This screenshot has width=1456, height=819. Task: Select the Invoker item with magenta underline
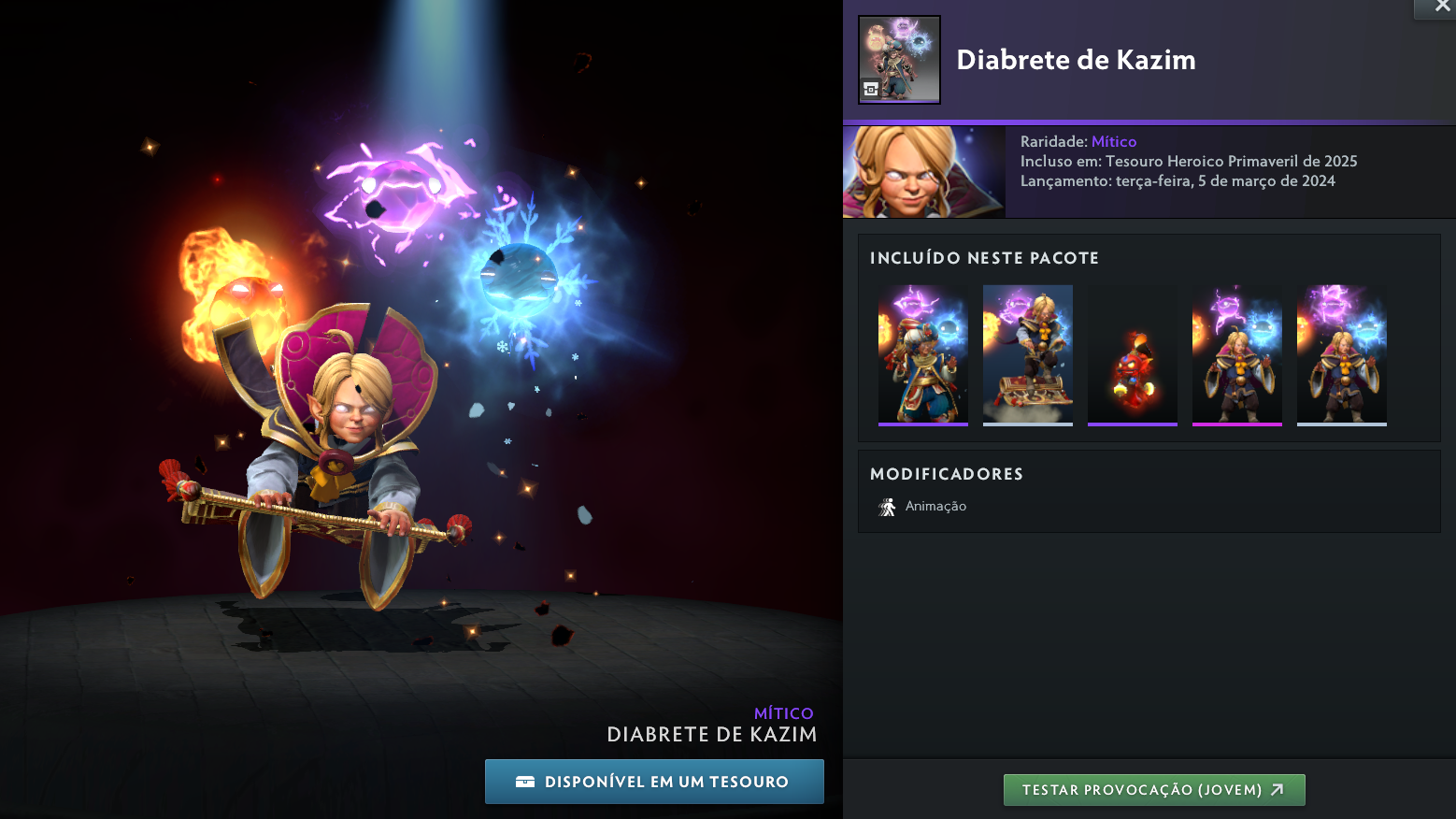point(1237,354)
